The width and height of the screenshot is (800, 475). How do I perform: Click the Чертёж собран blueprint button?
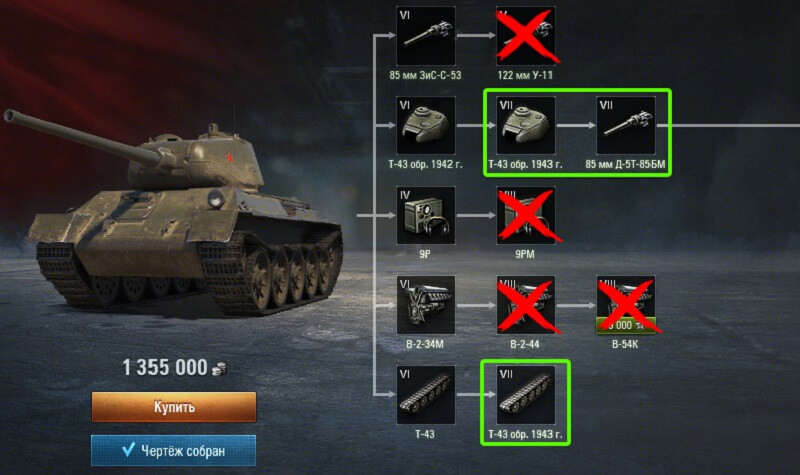pos(174,451)
